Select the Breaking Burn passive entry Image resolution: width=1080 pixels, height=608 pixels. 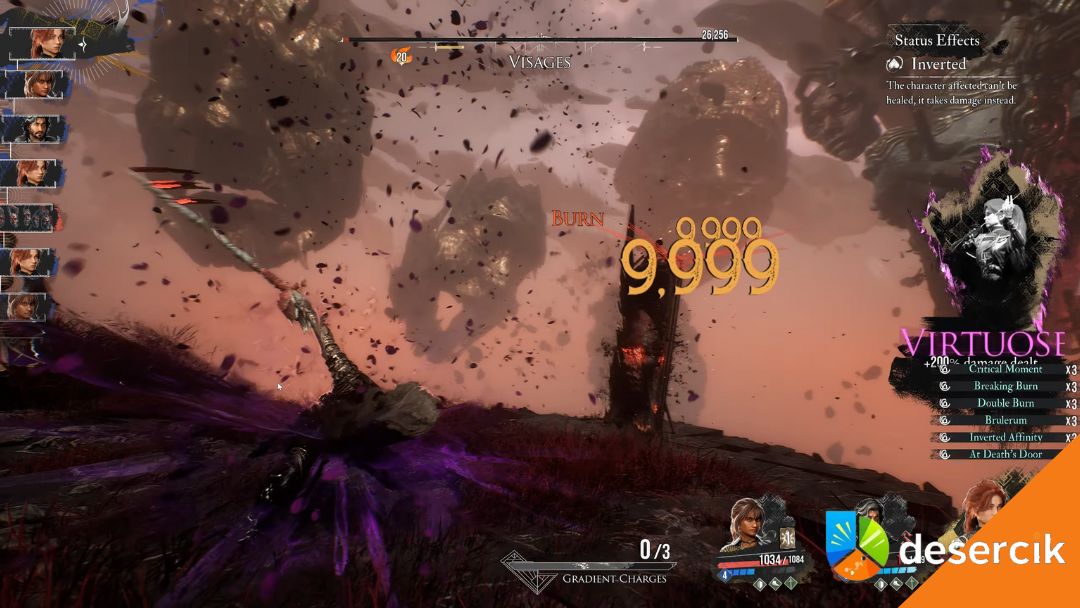(x=1005, y=386)
